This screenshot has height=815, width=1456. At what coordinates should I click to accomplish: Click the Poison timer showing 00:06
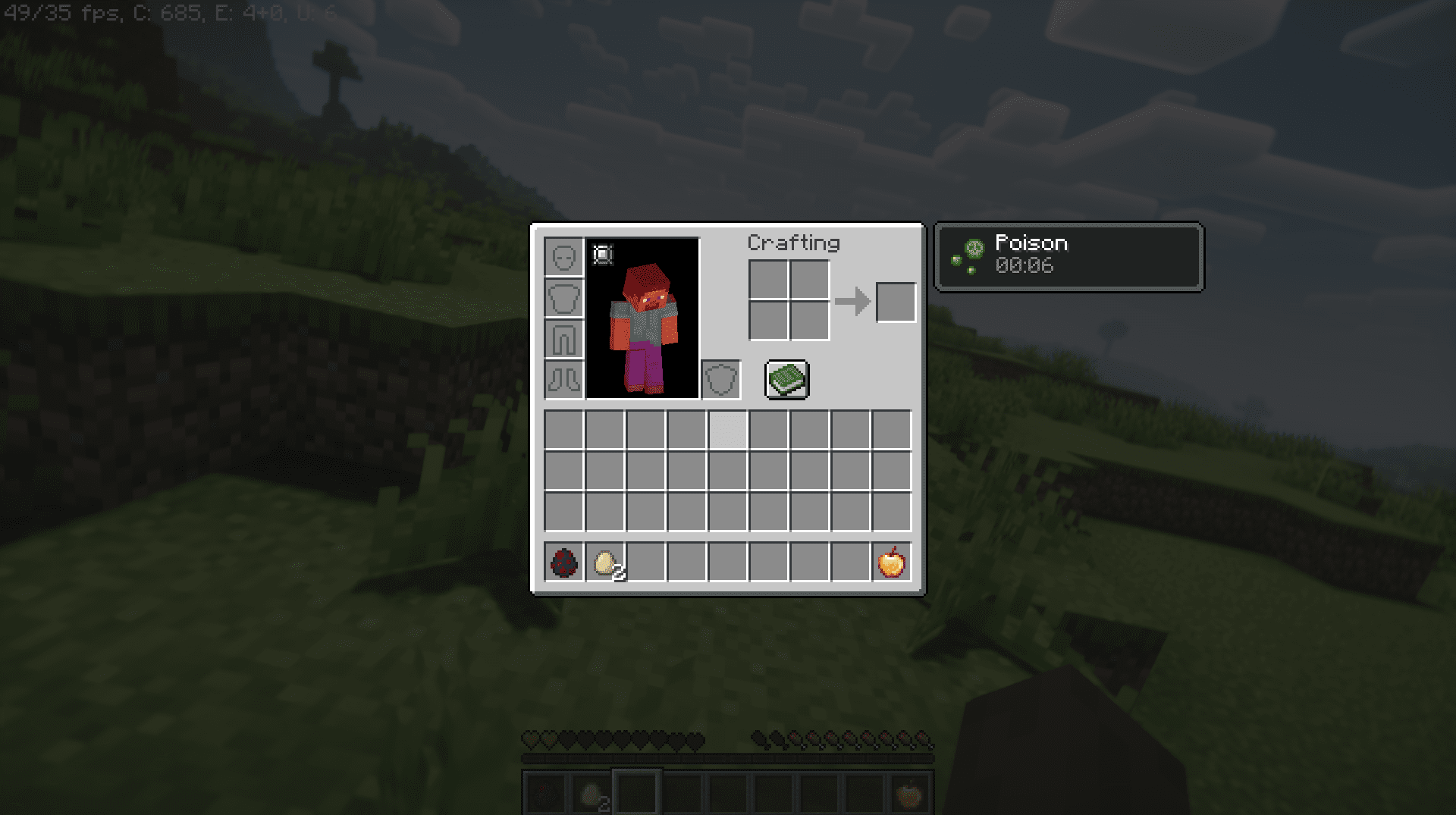(x=1025, y=266)
